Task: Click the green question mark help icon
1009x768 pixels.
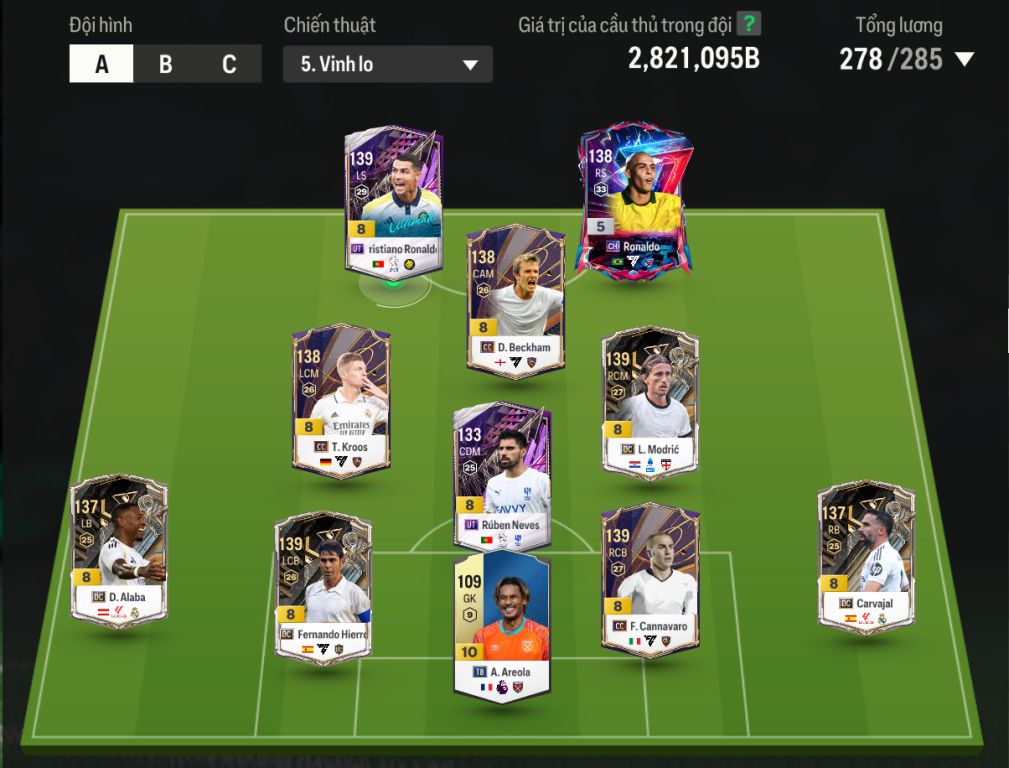Action: (748, 24)
